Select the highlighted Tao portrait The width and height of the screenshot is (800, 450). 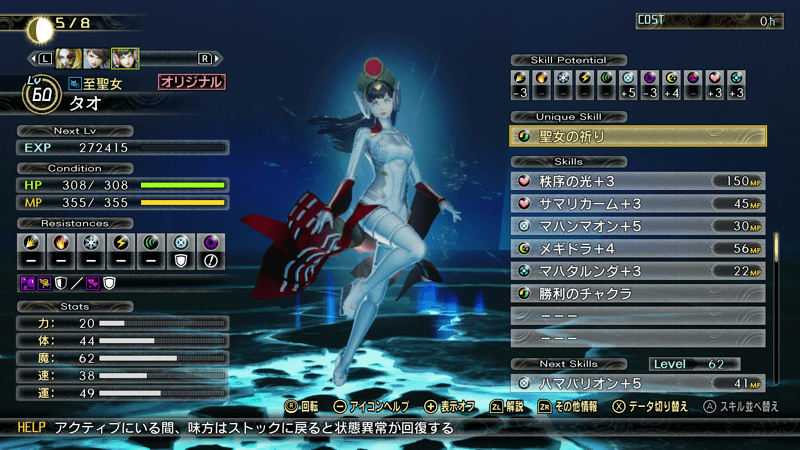point(125,58)
